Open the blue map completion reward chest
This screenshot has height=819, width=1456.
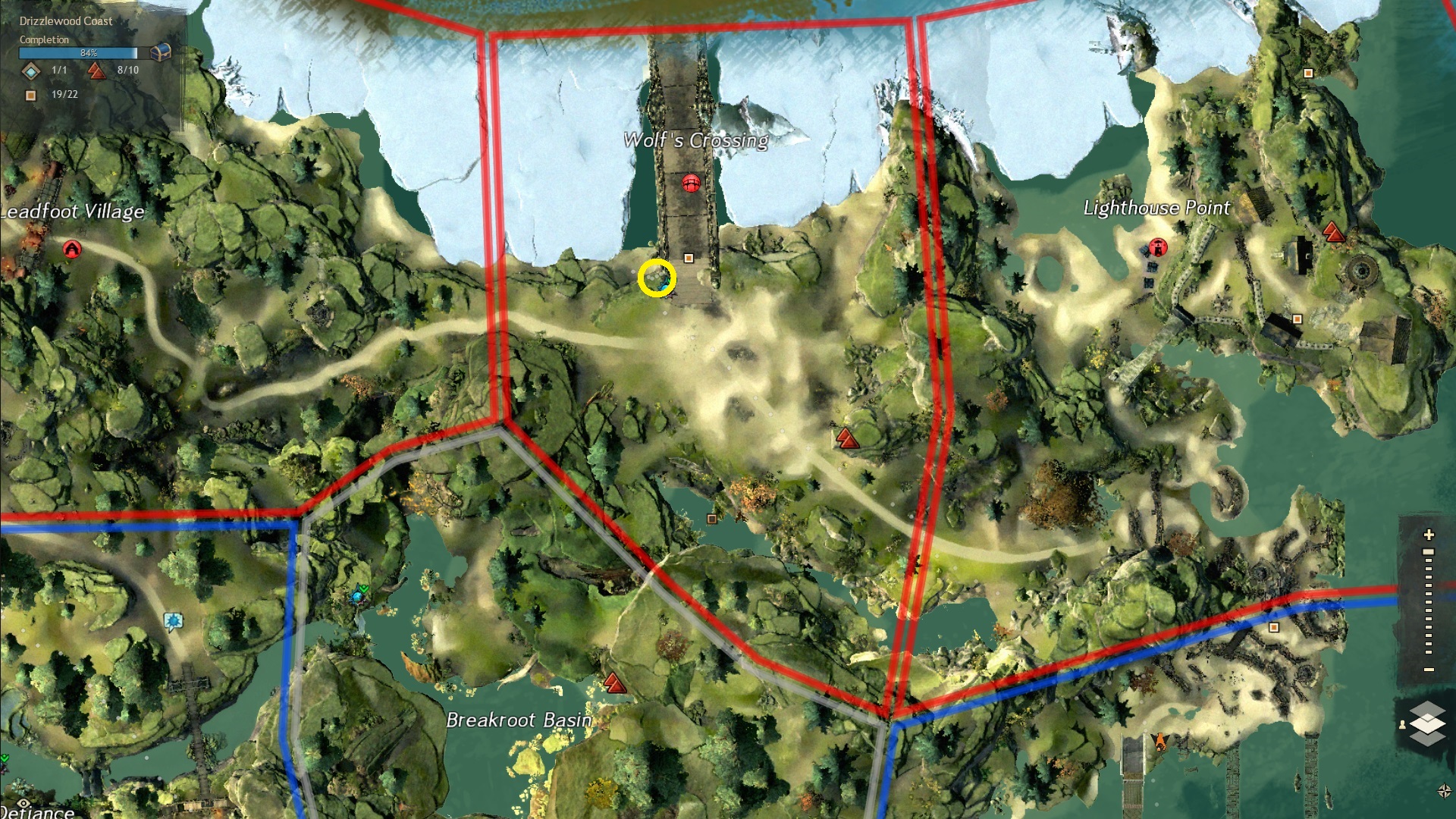[x=161, y=52]
